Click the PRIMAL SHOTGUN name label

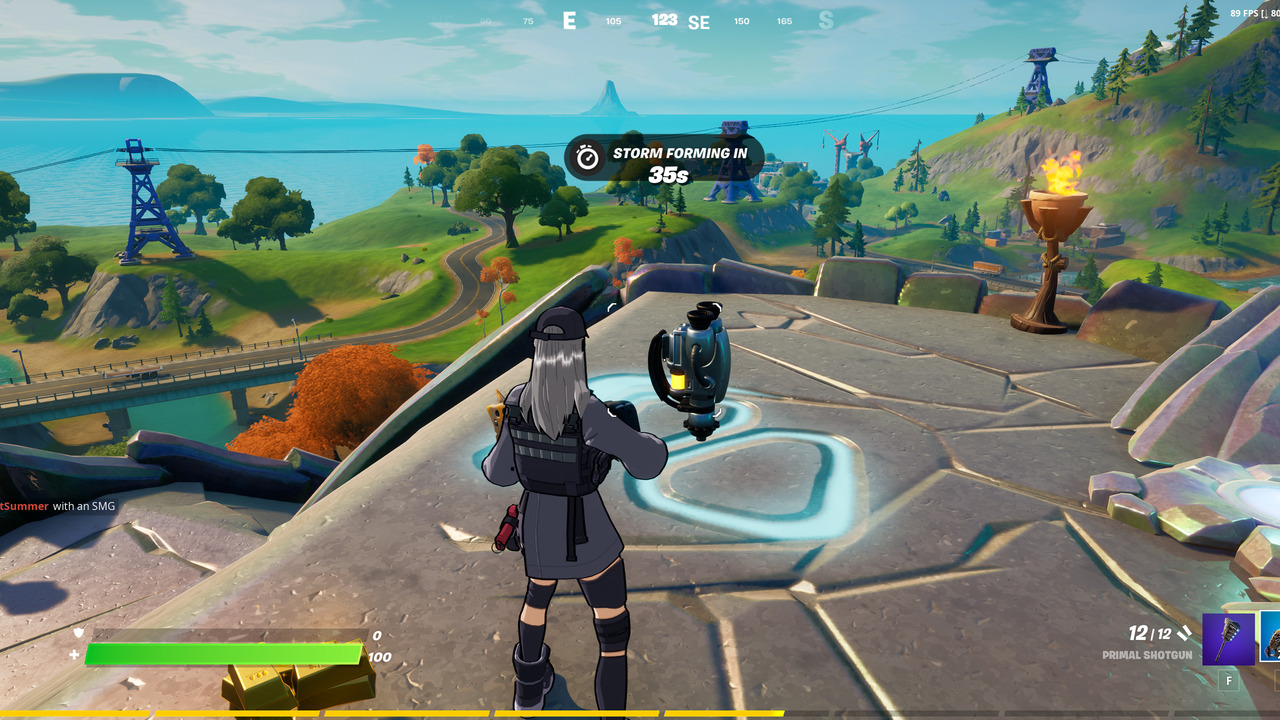click(x=1147, y=654)
